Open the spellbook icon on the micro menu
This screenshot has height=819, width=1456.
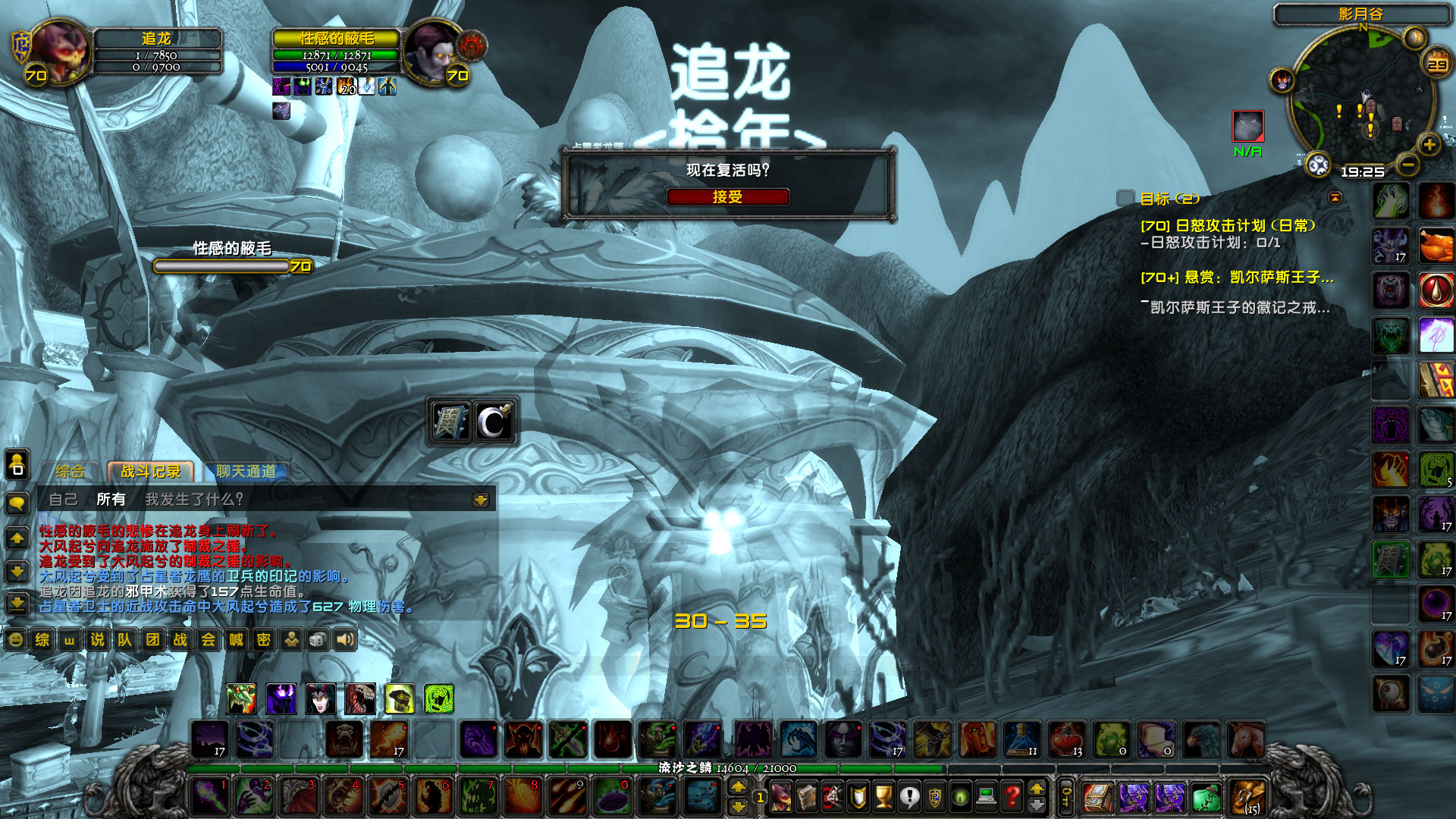pyautogui.click(x=808, y=798)
